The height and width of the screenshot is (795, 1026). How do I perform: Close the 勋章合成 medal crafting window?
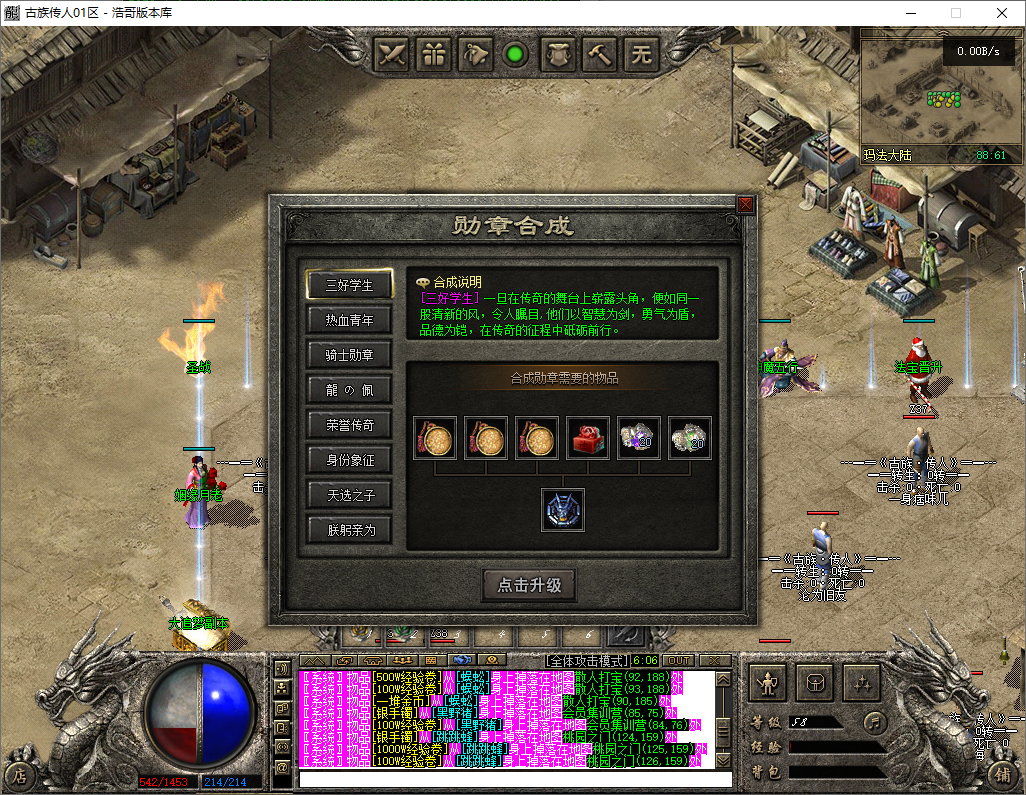(745, 204)
